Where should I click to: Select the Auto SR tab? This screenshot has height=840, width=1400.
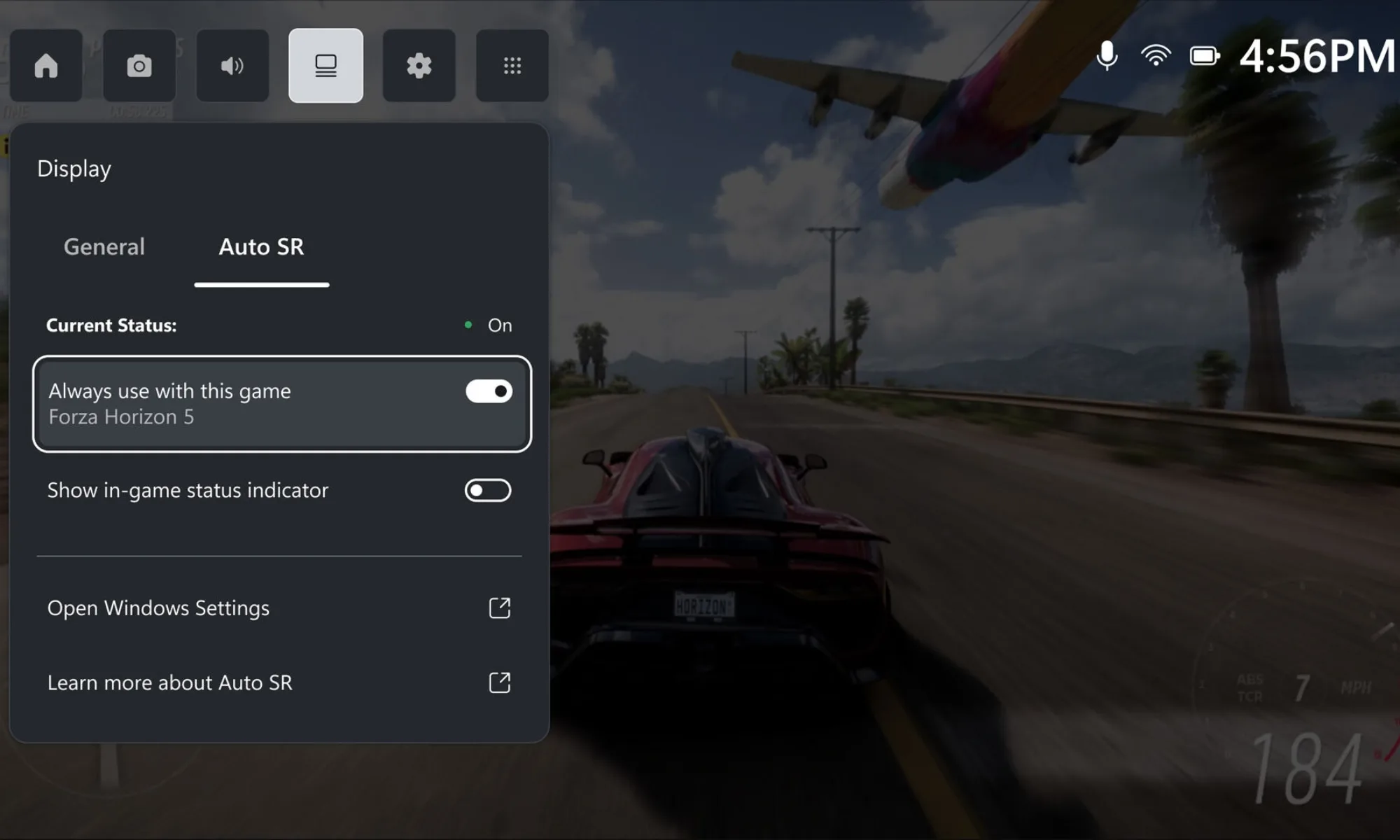[261, 247]
